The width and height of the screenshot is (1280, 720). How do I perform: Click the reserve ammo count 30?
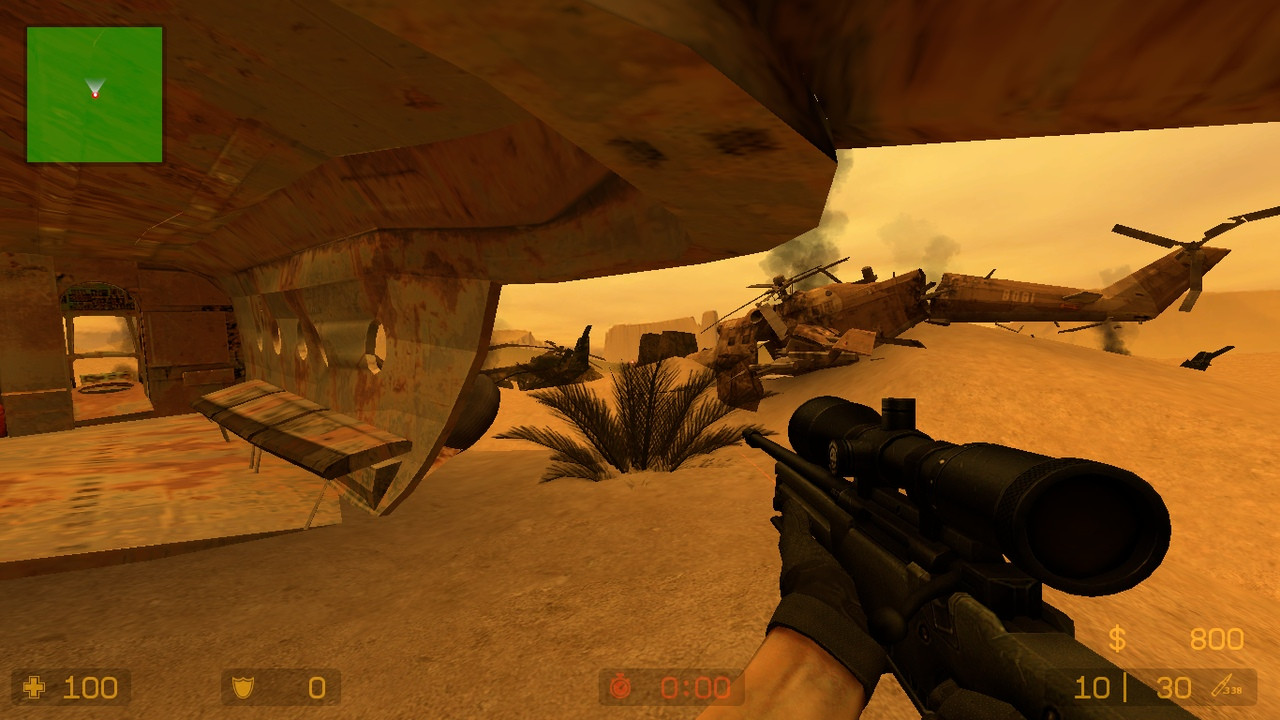1175,688
